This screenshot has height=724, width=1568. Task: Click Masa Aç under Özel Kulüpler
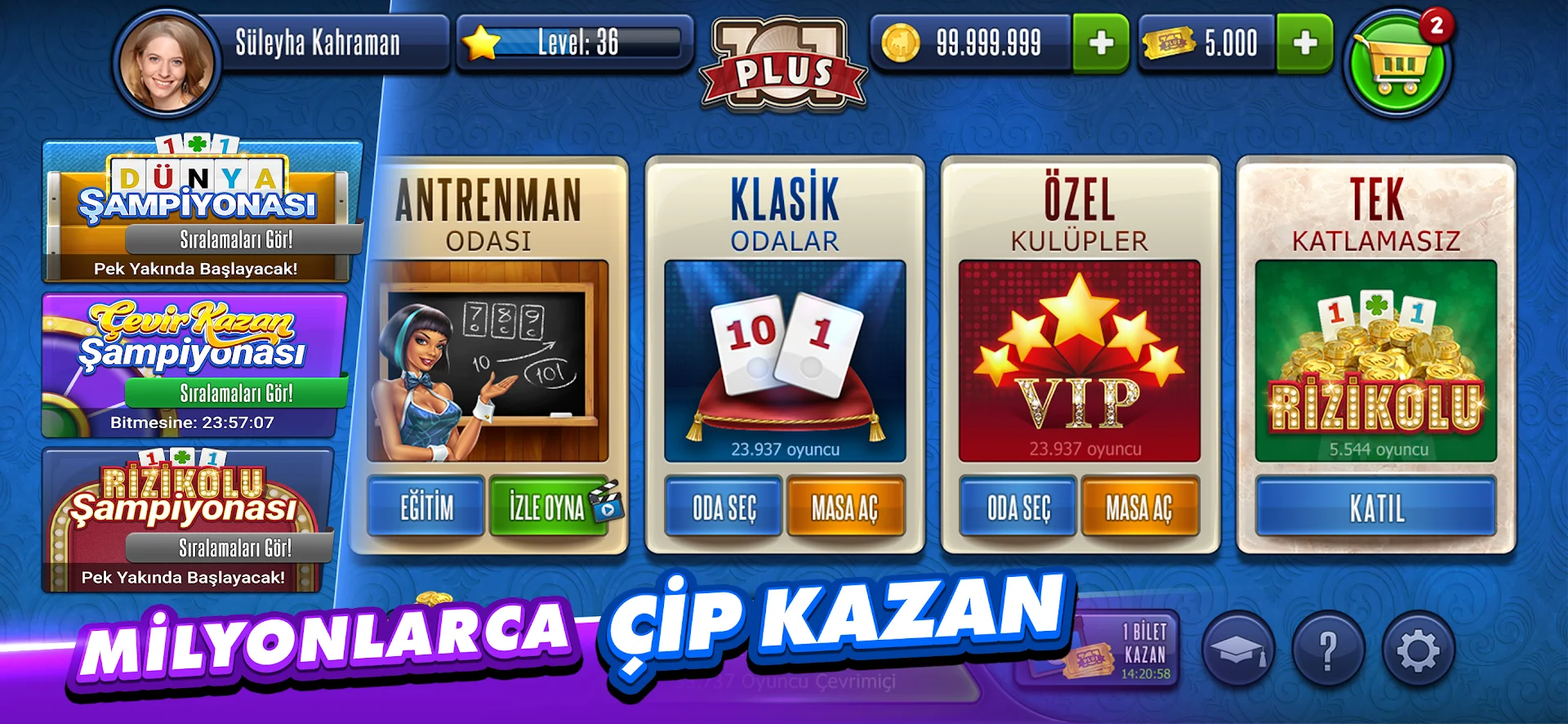tap(1143, 509)
